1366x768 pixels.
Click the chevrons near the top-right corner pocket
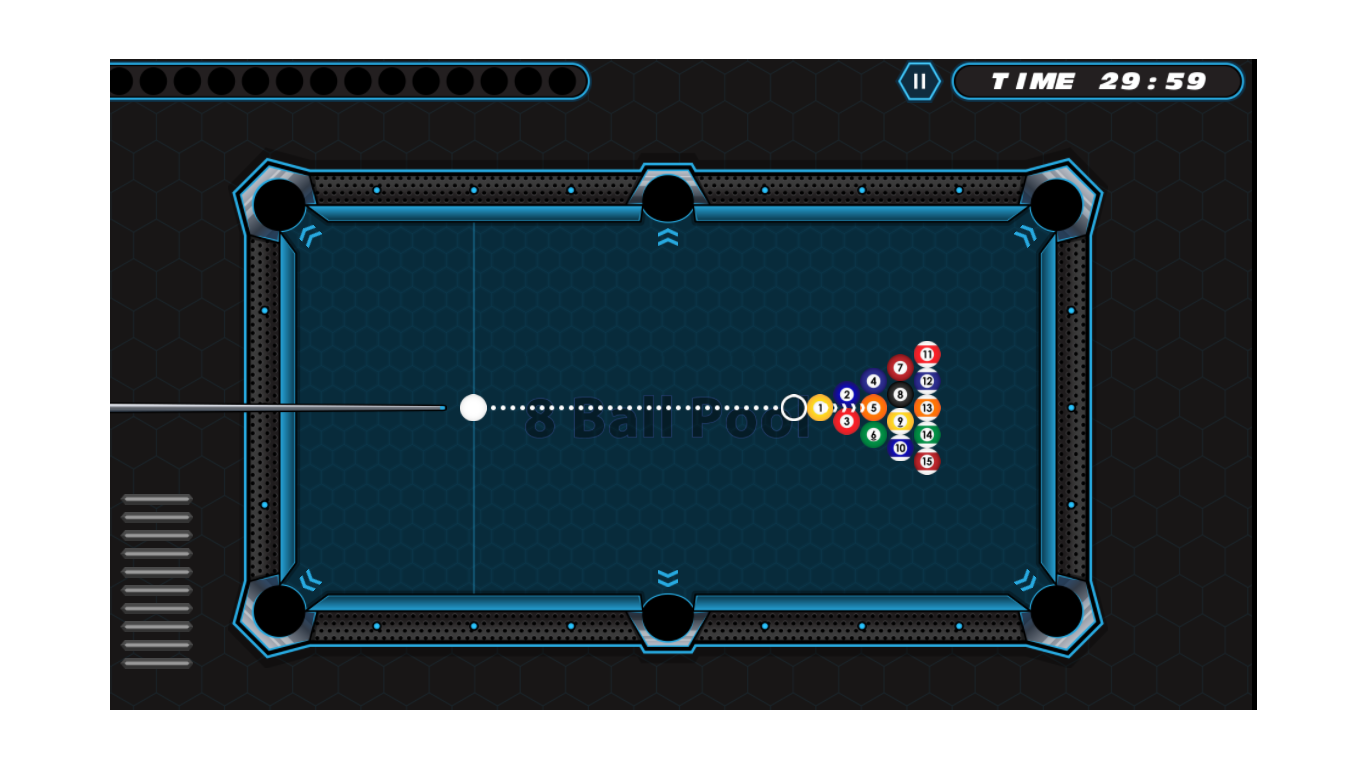[x=1025, y=237]
